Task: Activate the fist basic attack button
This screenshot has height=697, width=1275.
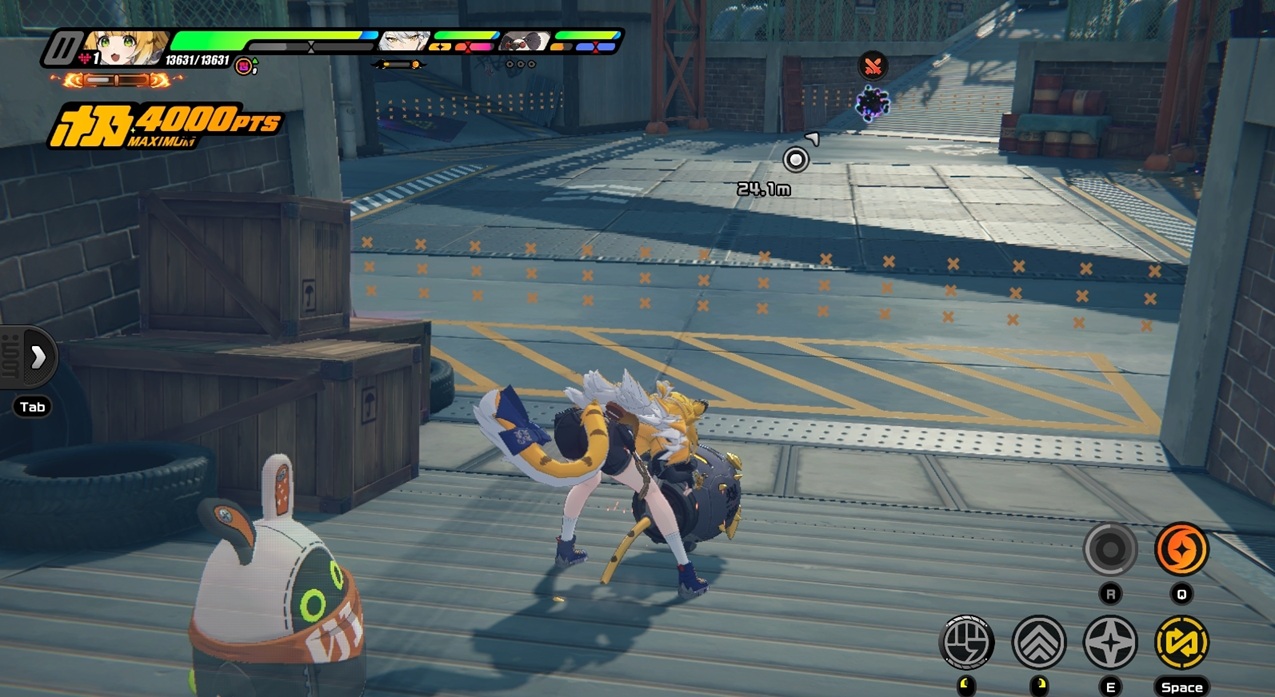Action: point(967,642)
